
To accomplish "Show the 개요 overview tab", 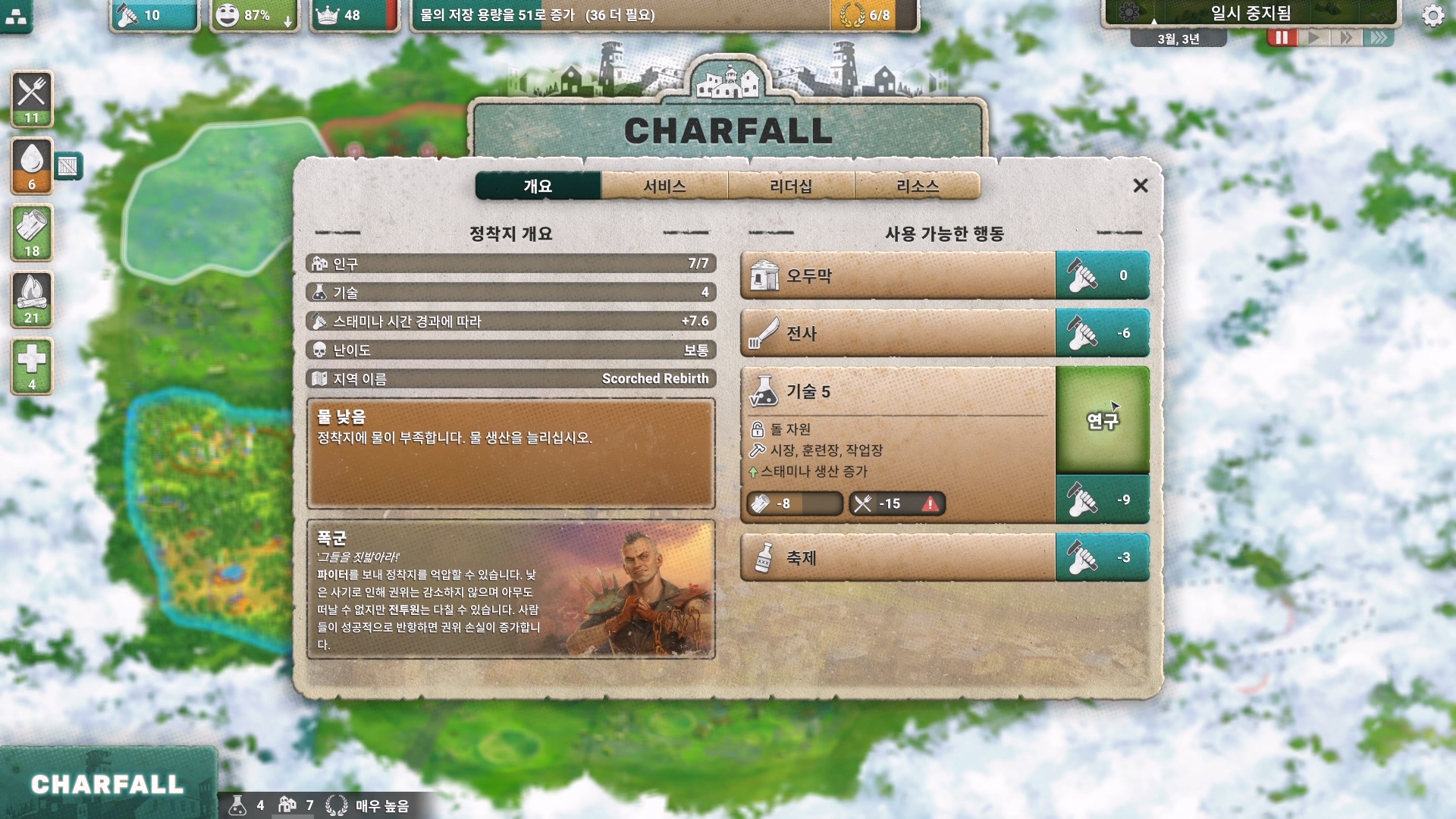I will coord(538,186).
